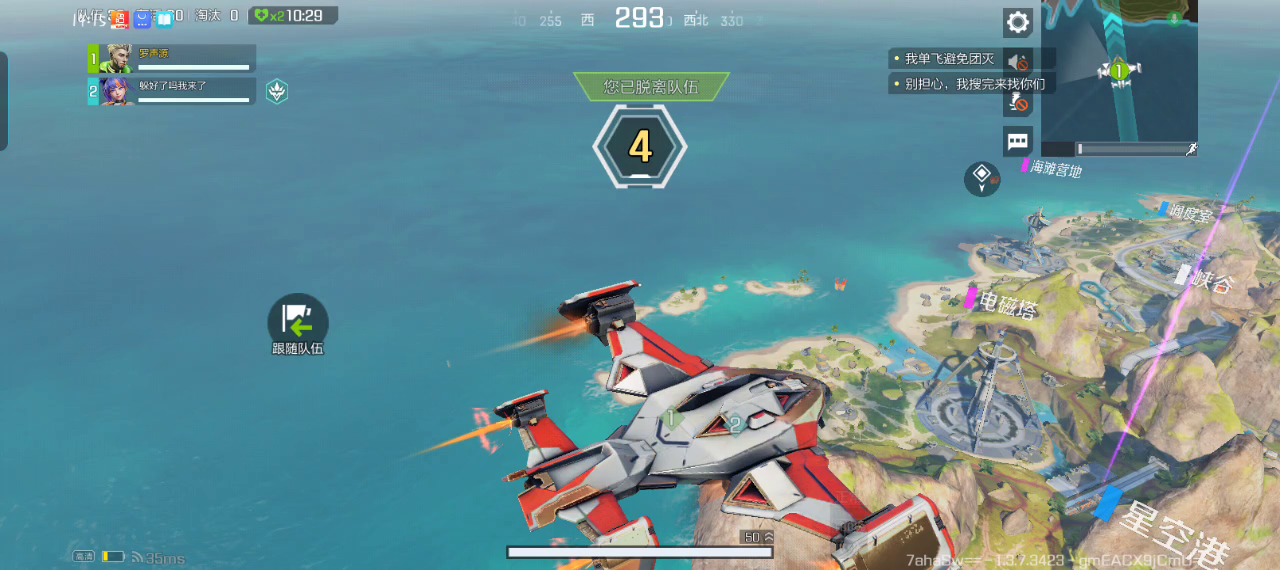Select teammate 1 罗声源 in squad list

[172, 59]
